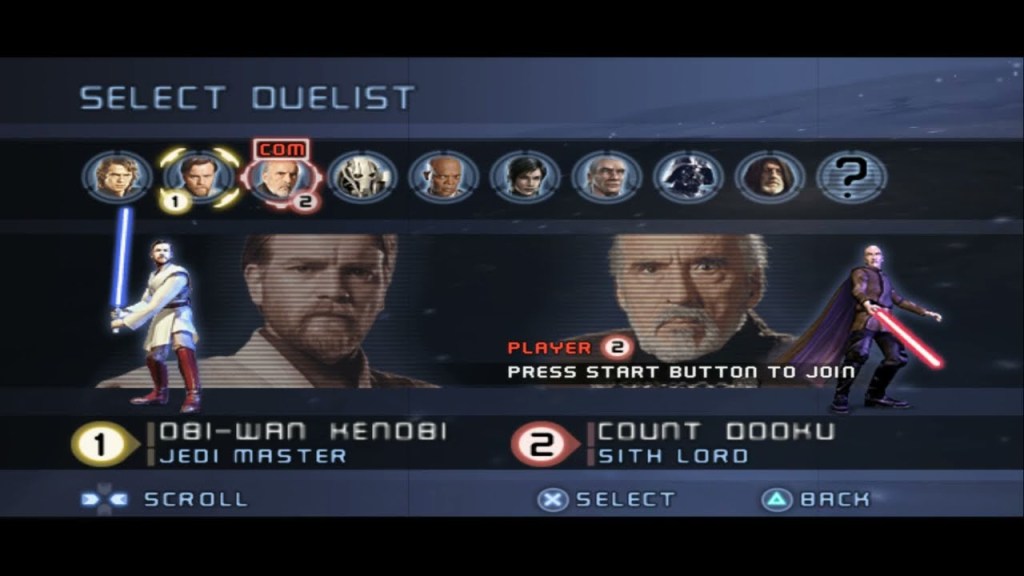Select the Anakin Skywalker portrait
This screenshot has height=576, width=1024.
tap(117, 178)
